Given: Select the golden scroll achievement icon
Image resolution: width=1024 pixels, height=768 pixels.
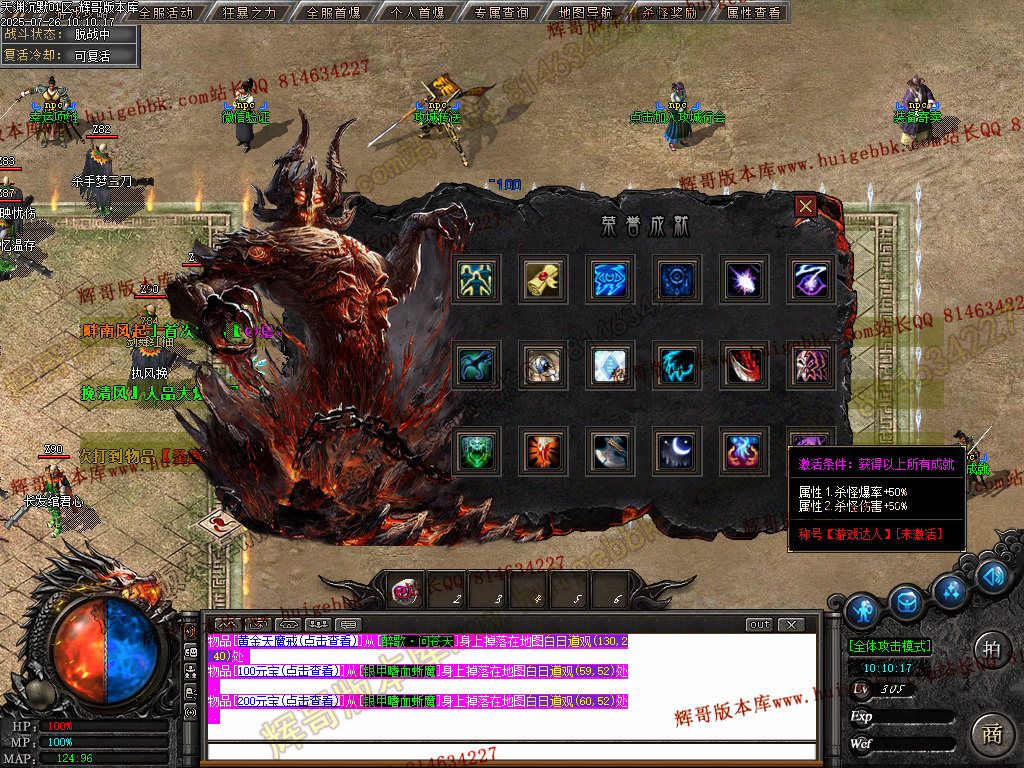Looking at the screenshot, I should point(542,280).
